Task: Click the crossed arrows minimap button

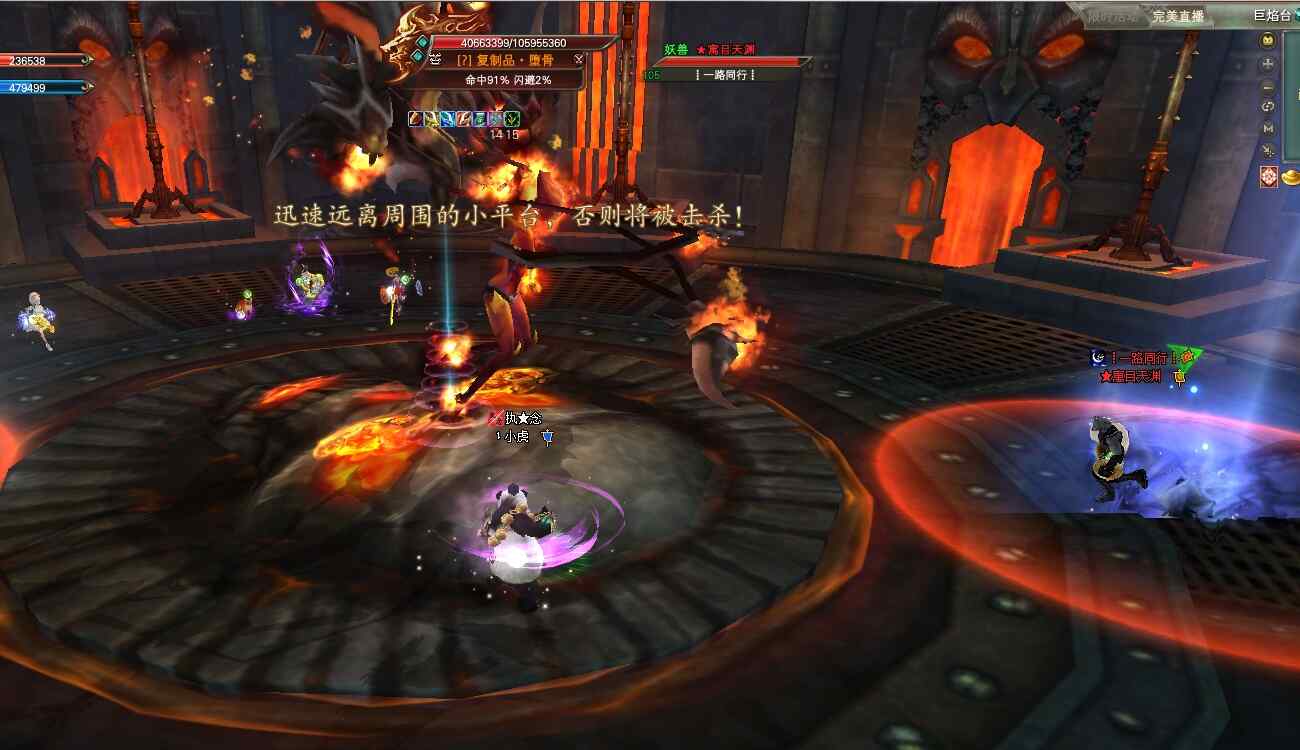Action: click(1268, 151)
